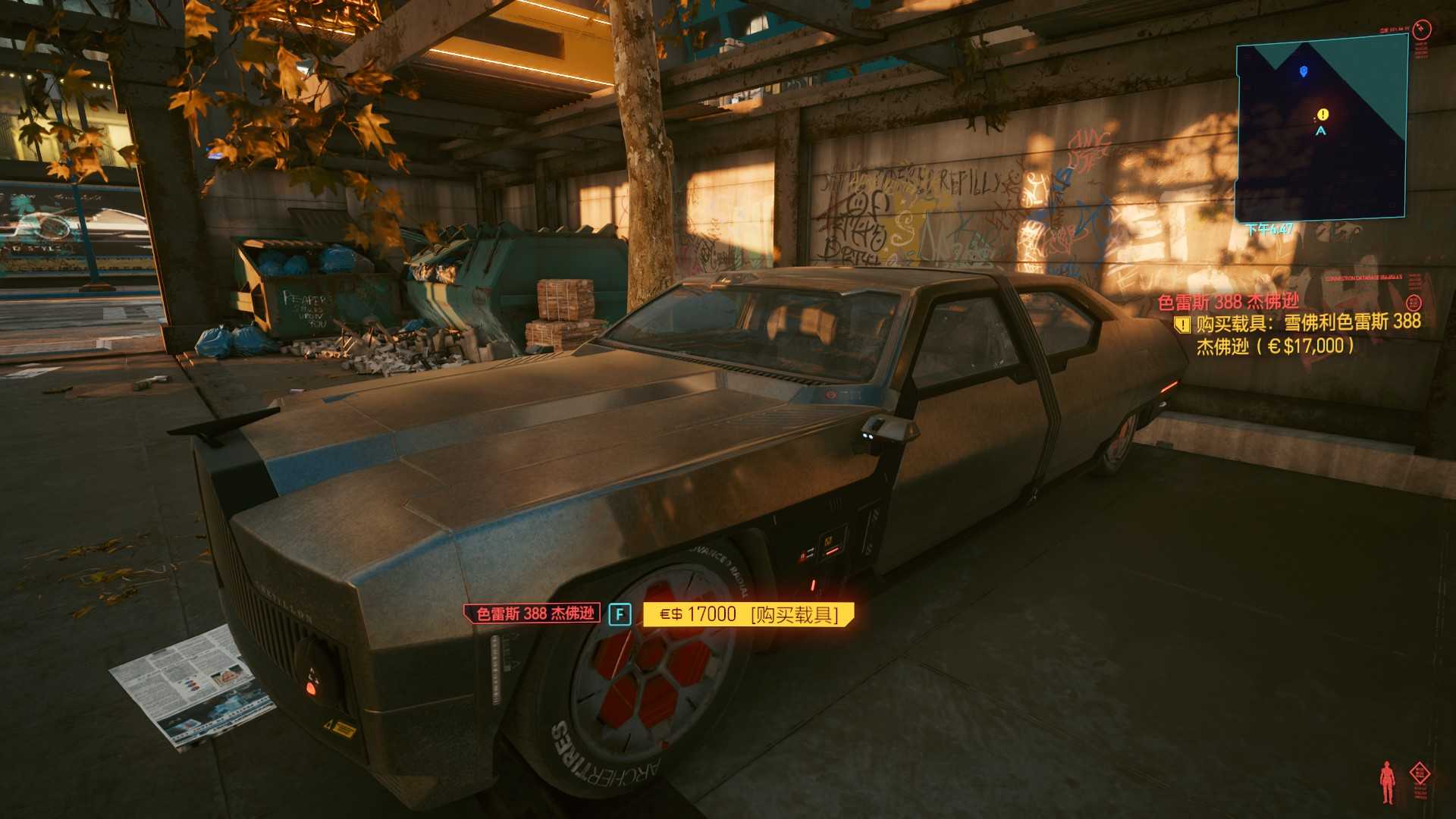Choose the 购买载具 option for €$17000
This screenshot has height=819, width=1456.
pyautogui.click(x=748, y=614)
